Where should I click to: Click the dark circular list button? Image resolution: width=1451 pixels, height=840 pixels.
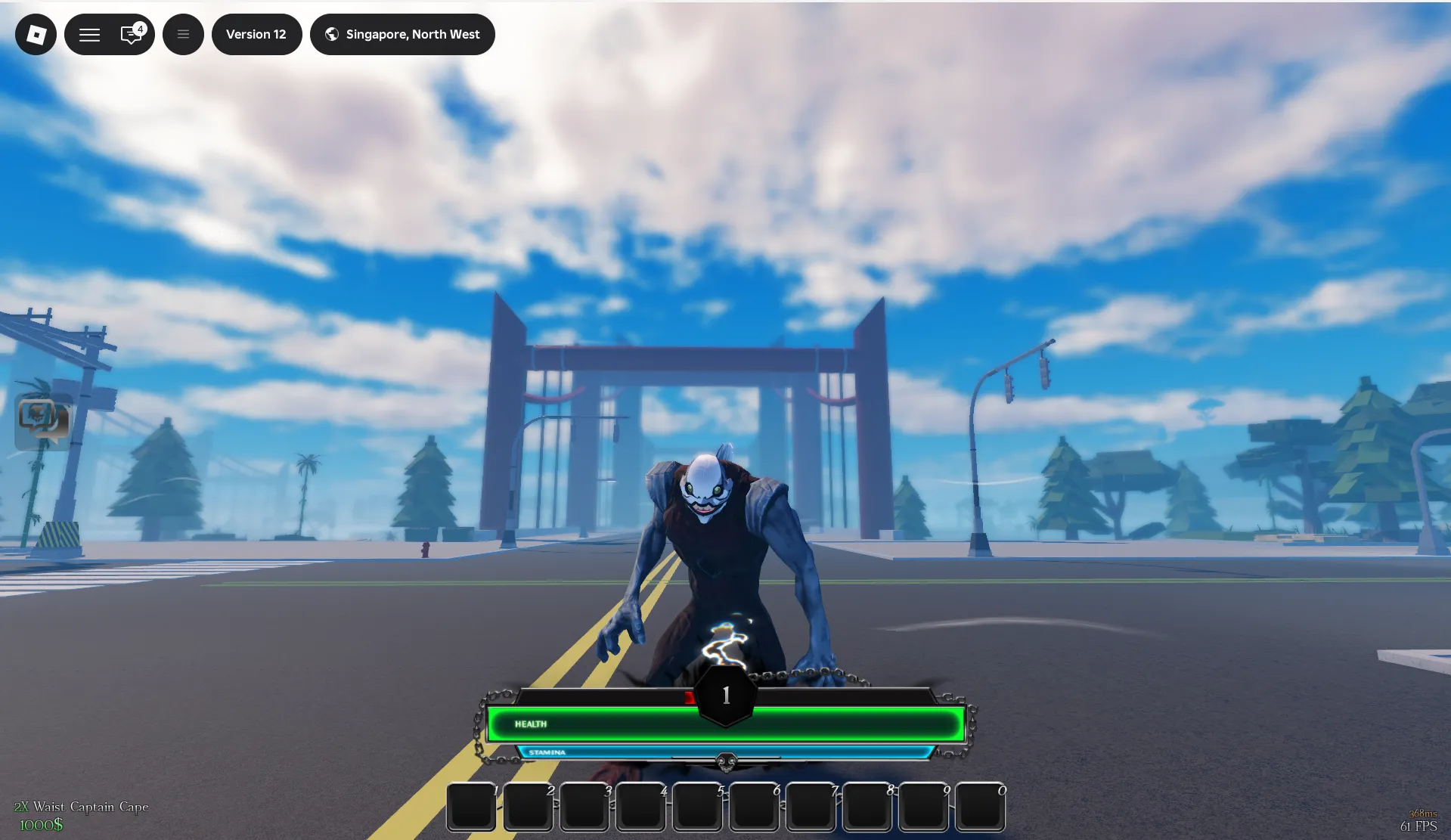(x=183, y=34)
